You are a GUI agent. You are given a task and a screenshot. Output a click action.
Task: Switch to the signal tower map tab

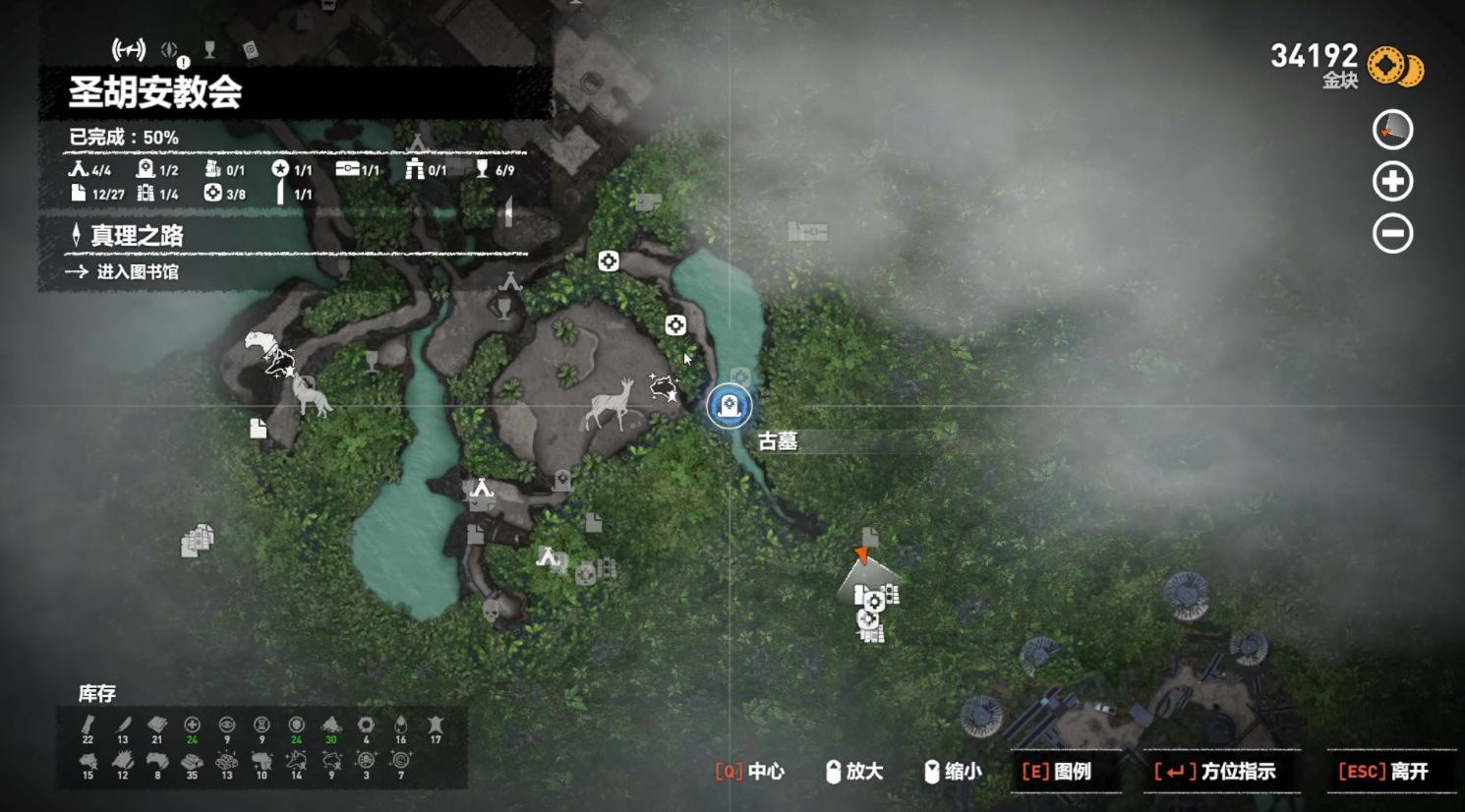coord(128,49)
